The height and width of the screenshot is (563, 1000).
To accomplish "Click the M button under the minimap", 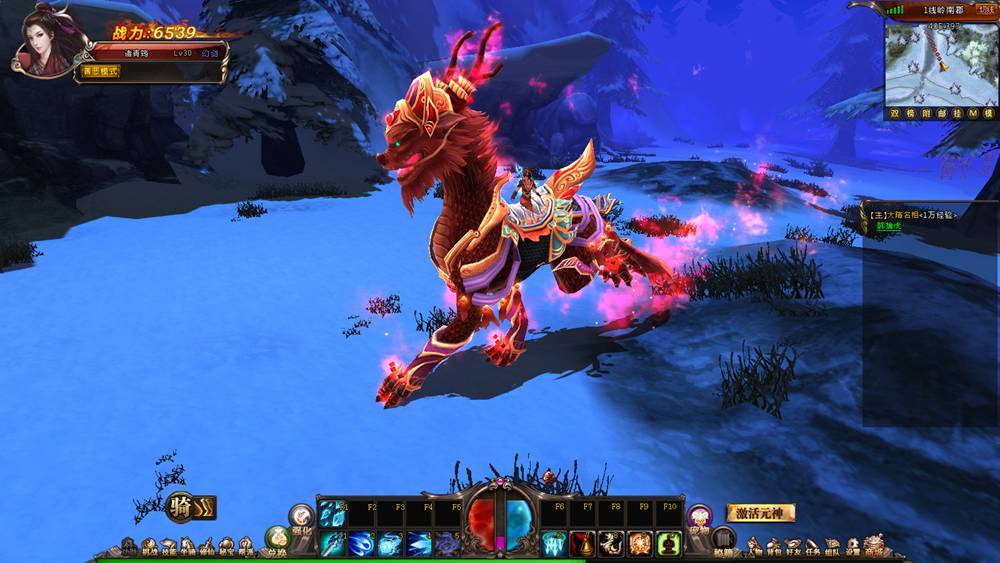I will 958,114.
